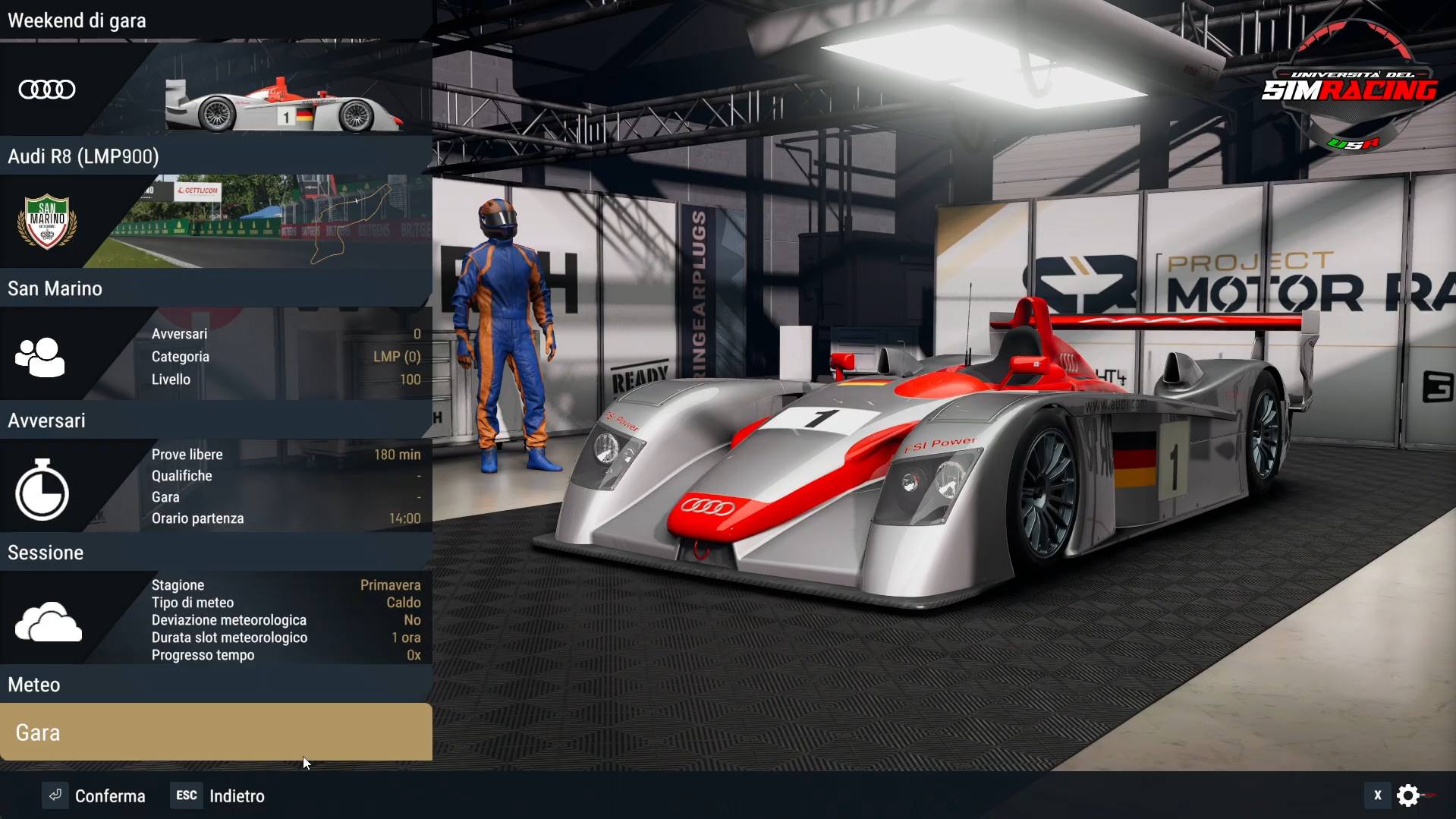
Task: Open the gear settings icon
Action: 1408,795
